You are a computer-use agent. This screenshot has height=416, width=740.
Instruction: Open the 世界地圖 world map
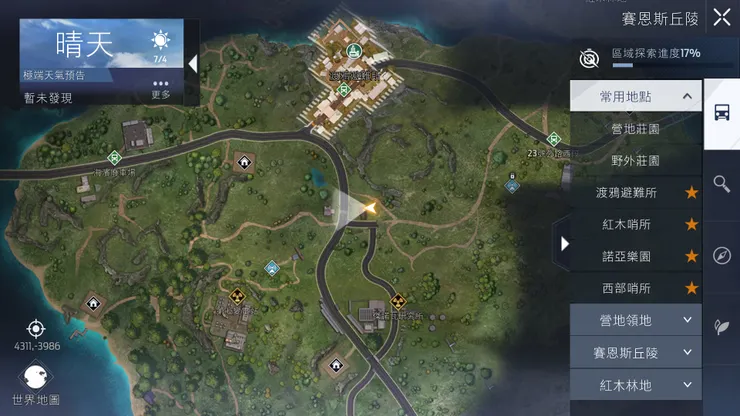click(x=36, y=381)
